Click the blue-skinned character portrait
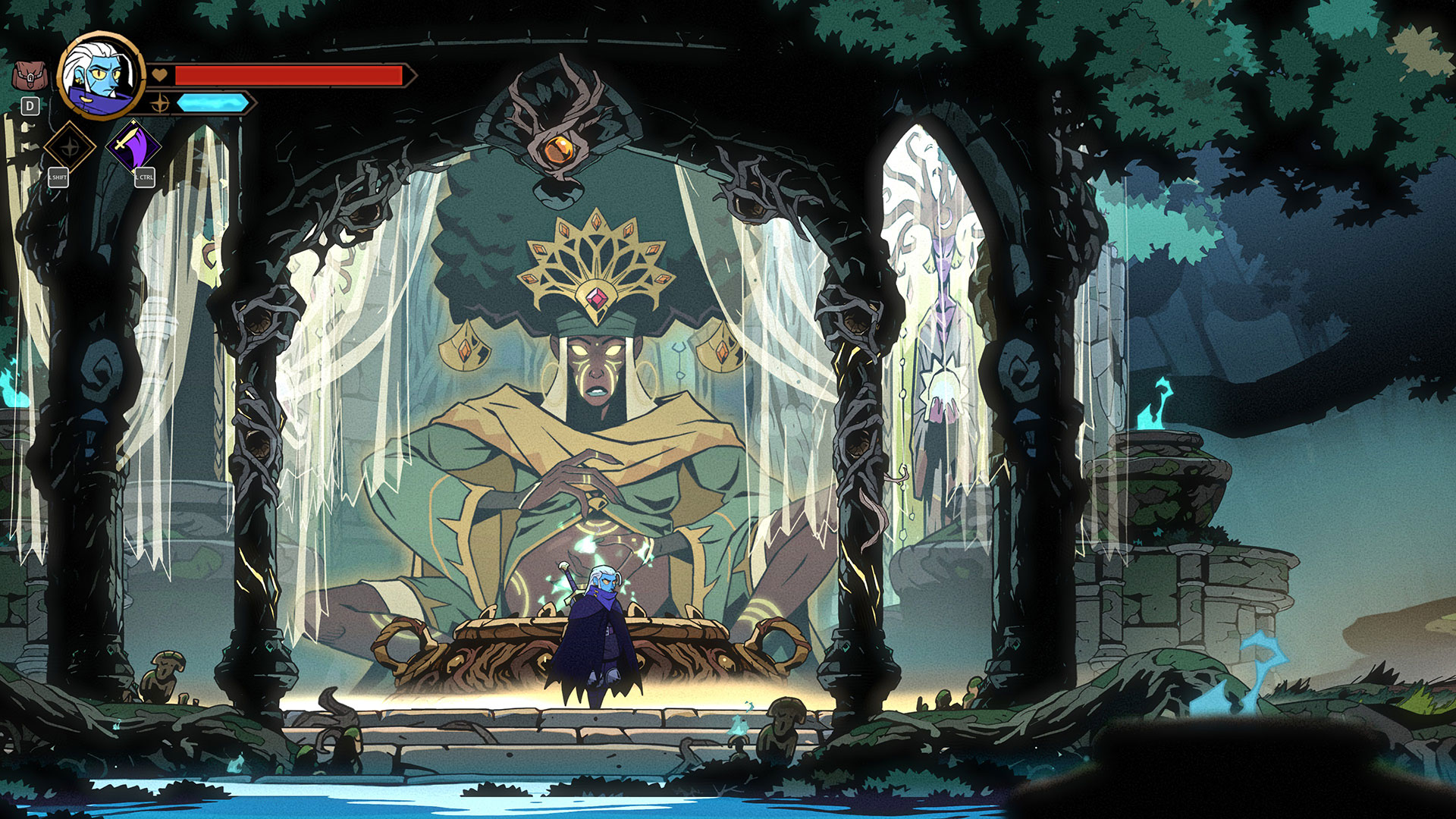Viewport: 1456px width, 819px height. [x=101, y=74]
